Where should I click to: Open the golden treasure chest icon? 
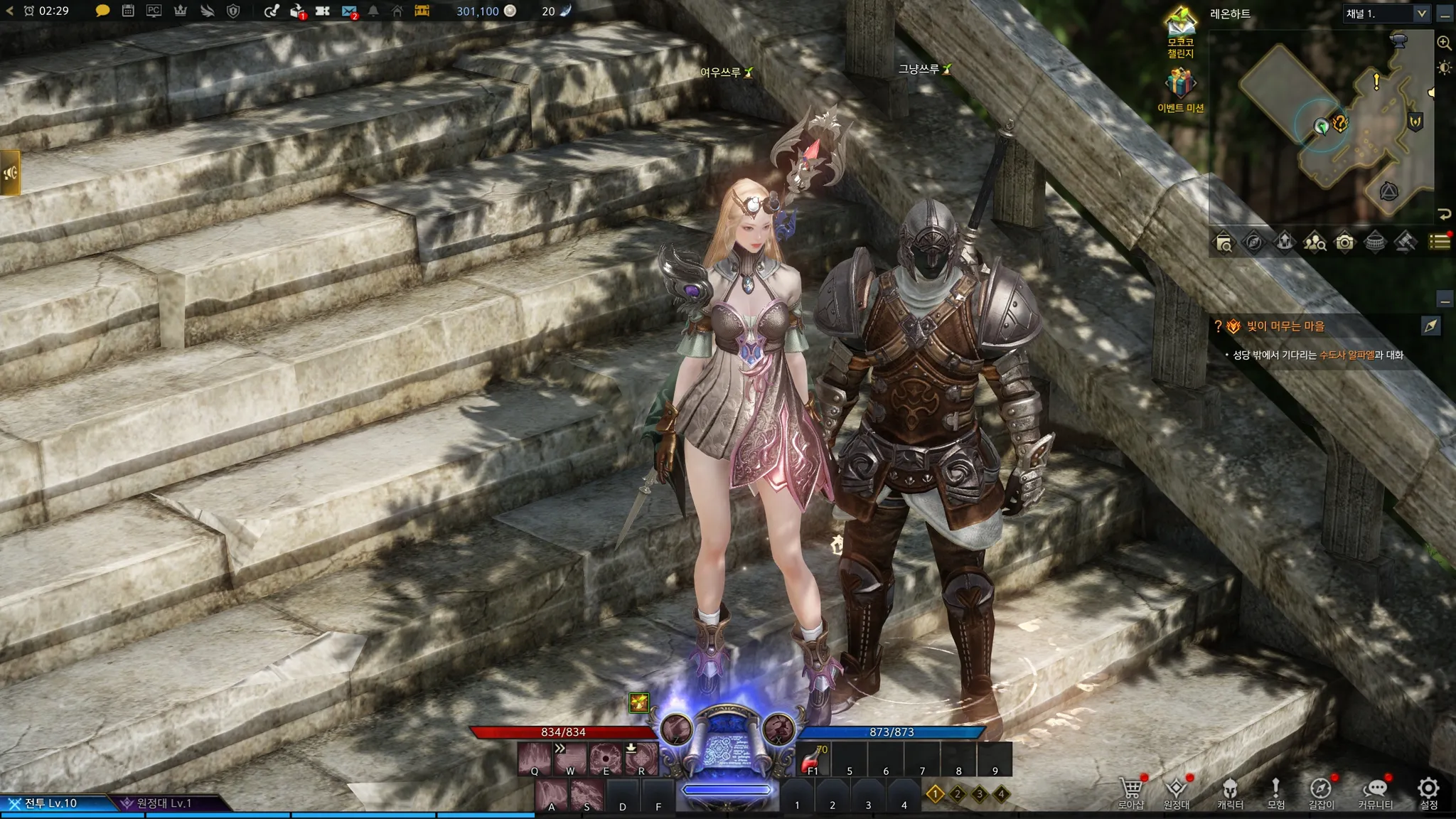point(422,11)
